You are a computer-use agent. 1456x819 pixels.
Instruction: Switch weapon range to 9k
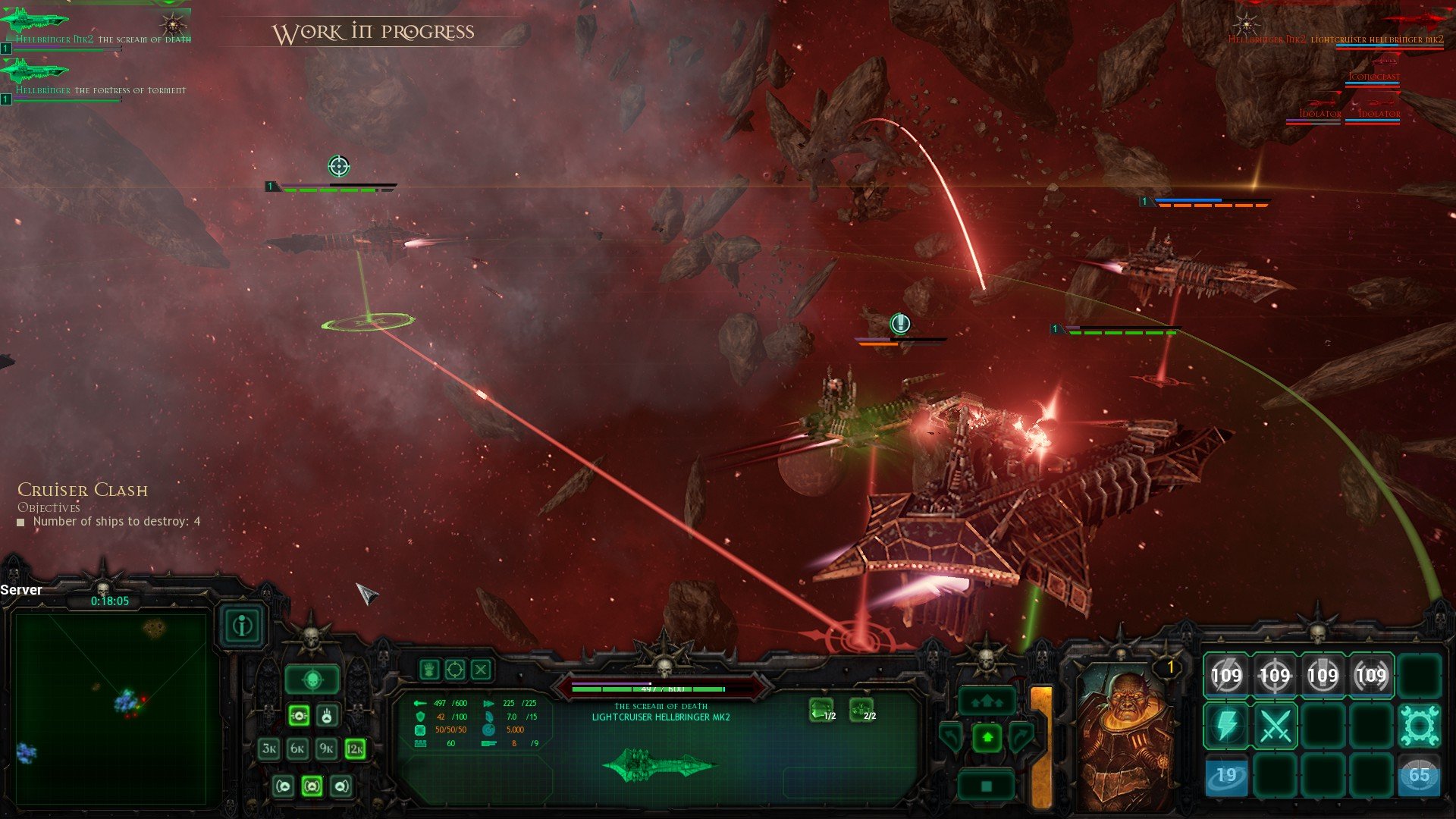click(325, 748)
